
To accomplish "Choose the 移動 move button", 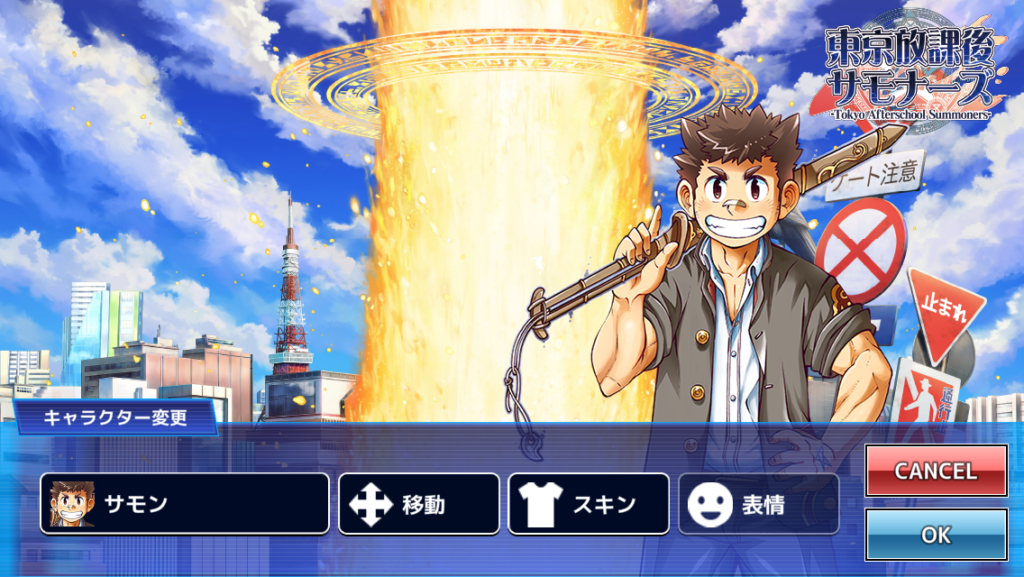I will [x=418, y=504].
